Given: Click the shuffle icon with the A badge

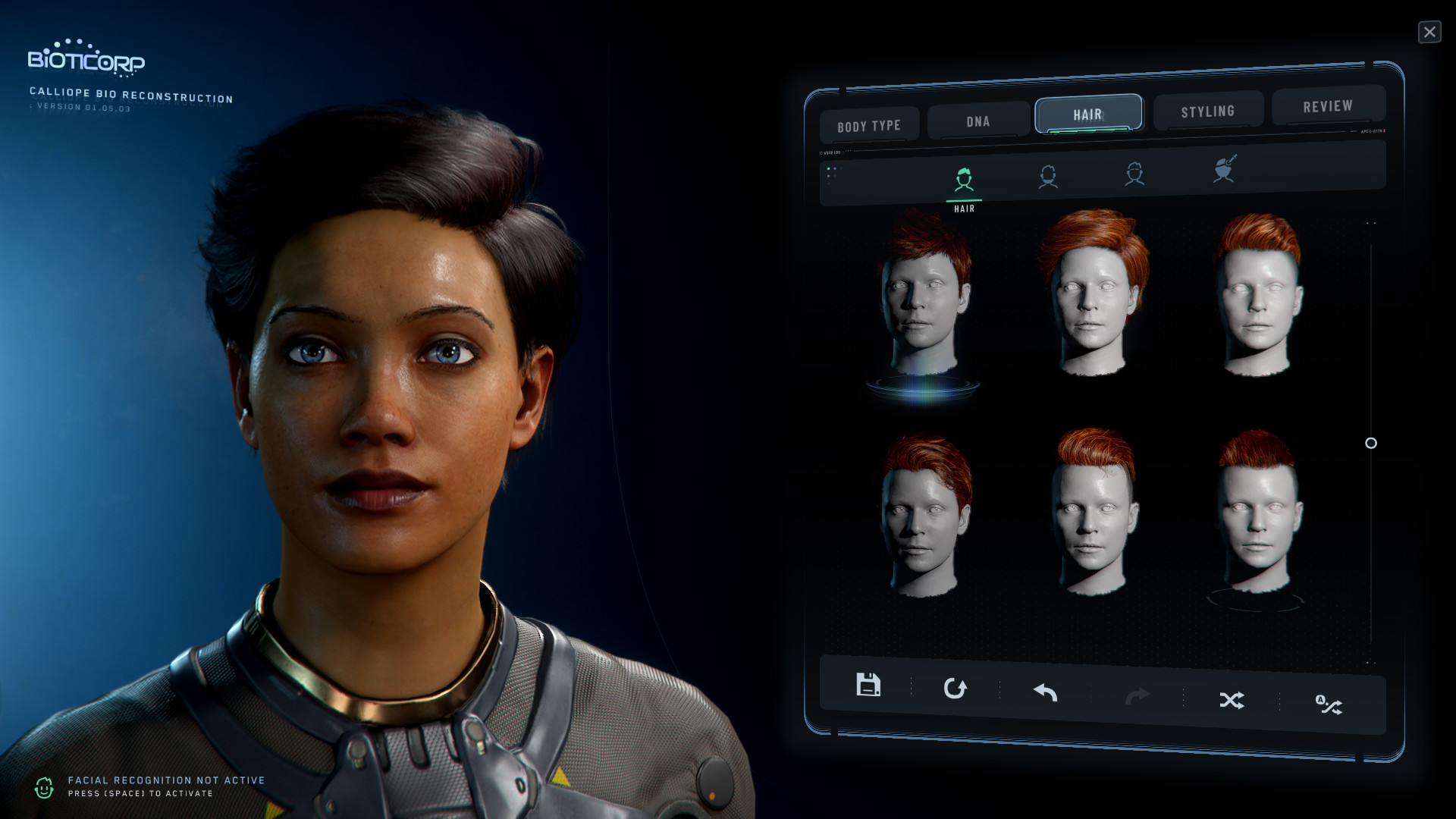Looking at the screenshot, I should [1329, 705].
